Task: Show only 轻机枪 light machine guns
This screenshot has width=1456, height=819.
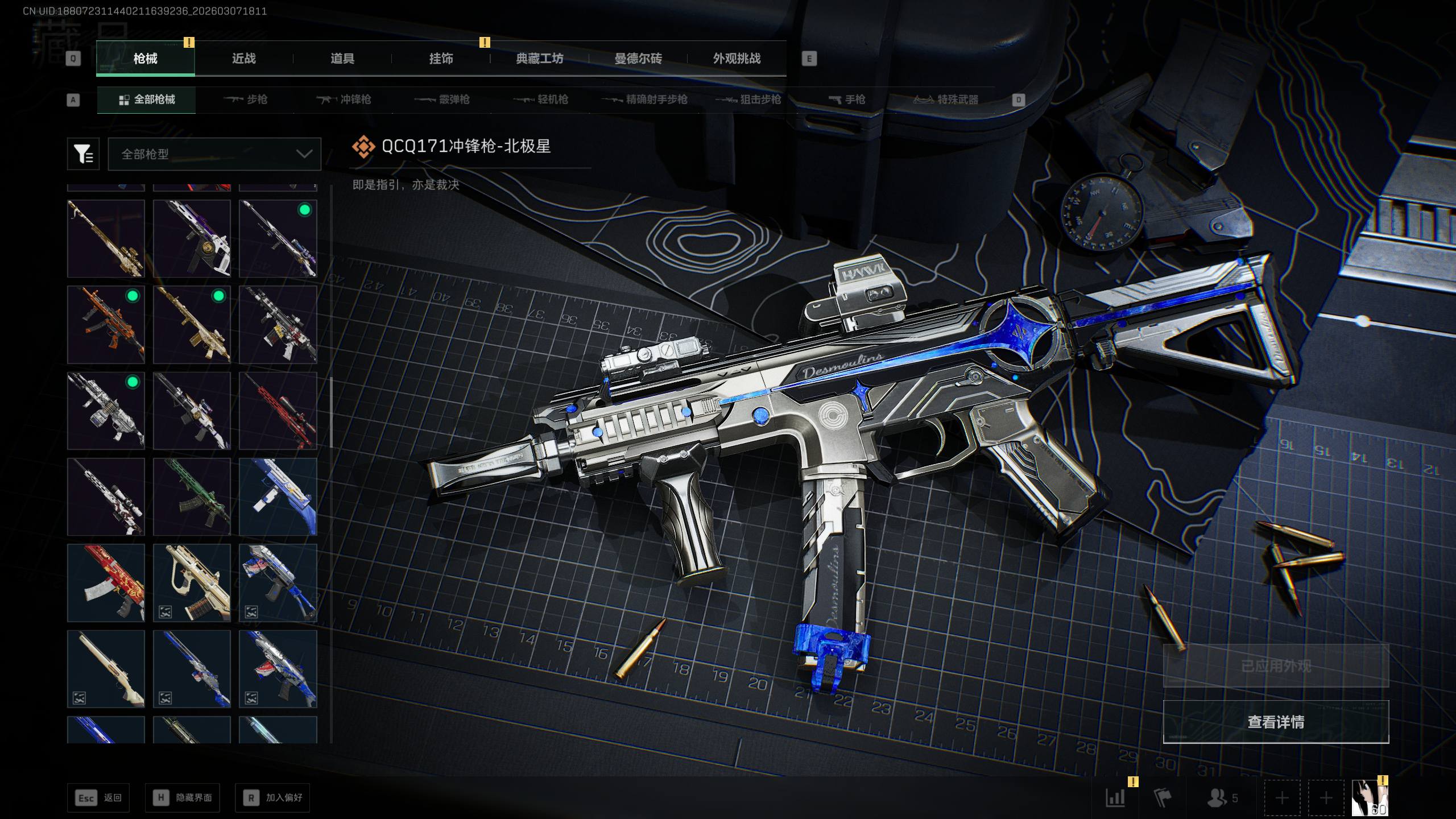Action: click(541, 100)
